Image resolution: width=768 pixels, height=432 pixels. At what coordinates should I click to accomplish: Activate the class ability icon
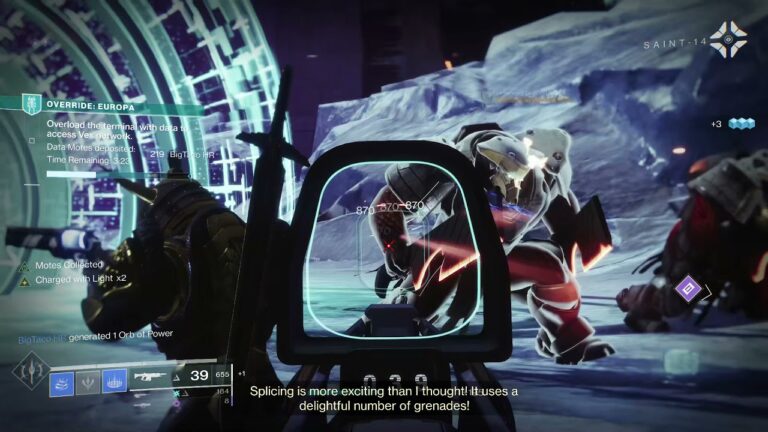tap(115, 381)
